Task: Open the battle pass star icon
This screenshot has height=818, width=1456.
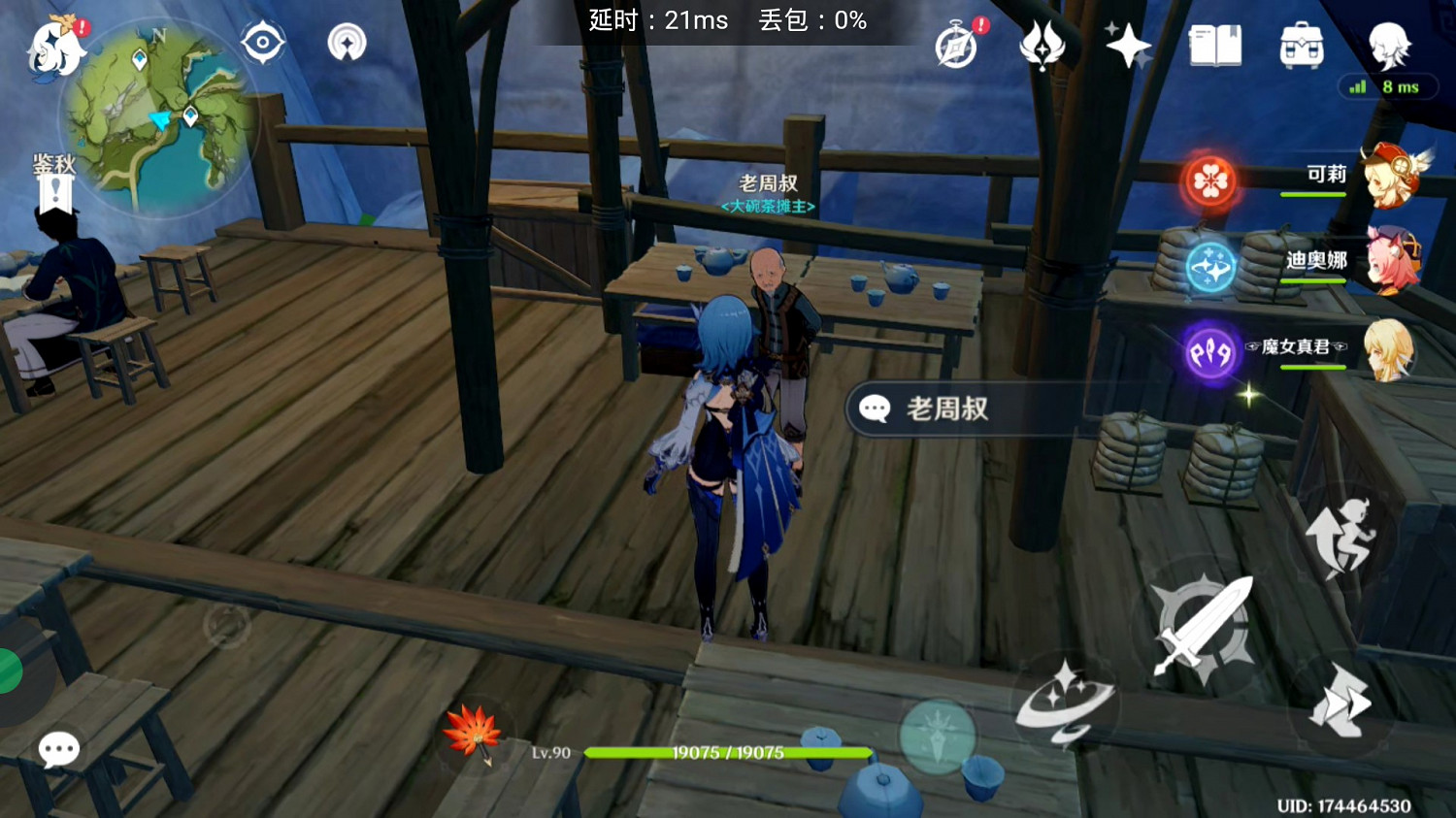Action: click(1129, 44)
